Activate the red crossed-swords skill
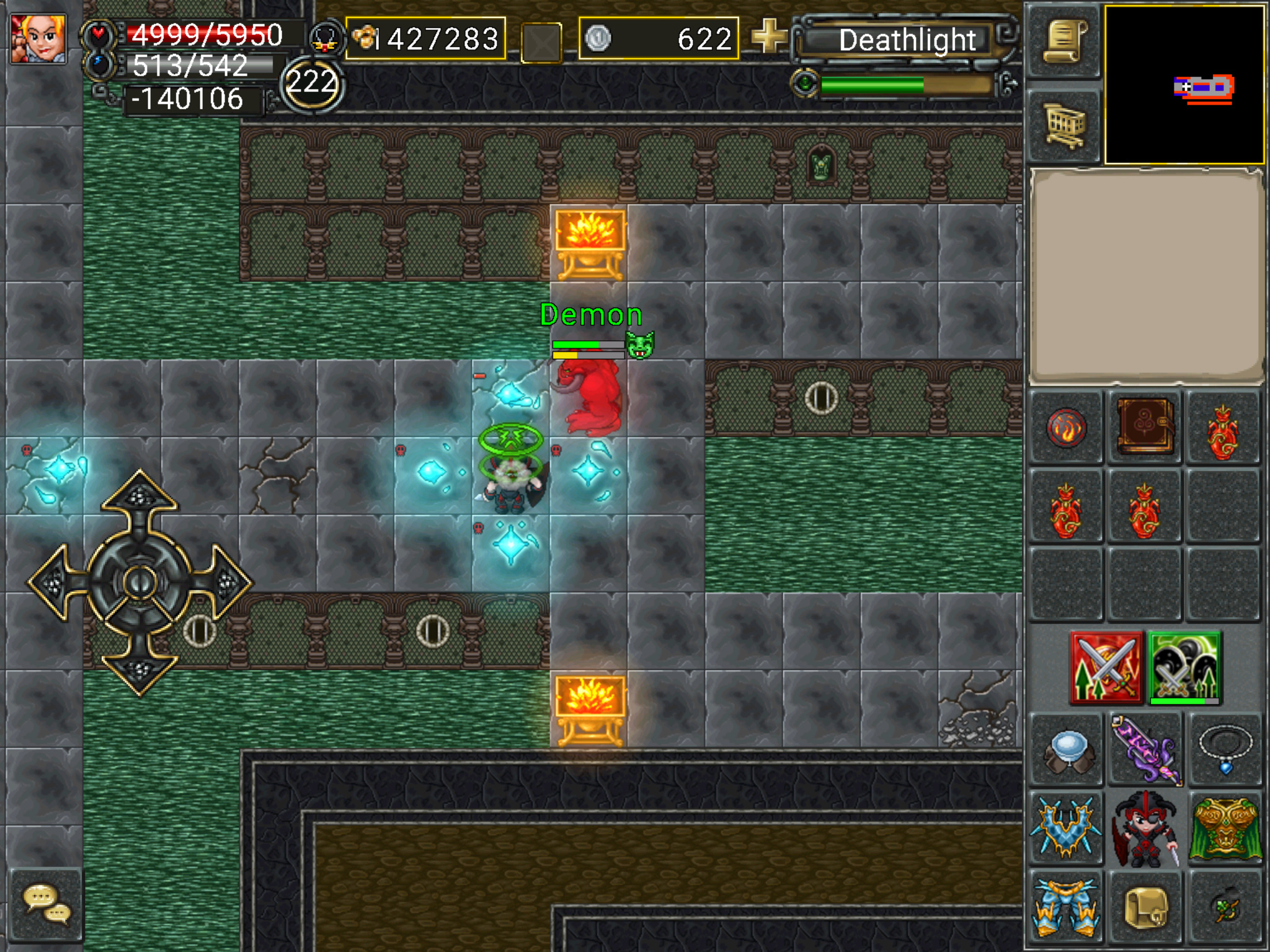Image resolution: width=1270 pixels, height=952 pixels. click(x=1106, y=668)
